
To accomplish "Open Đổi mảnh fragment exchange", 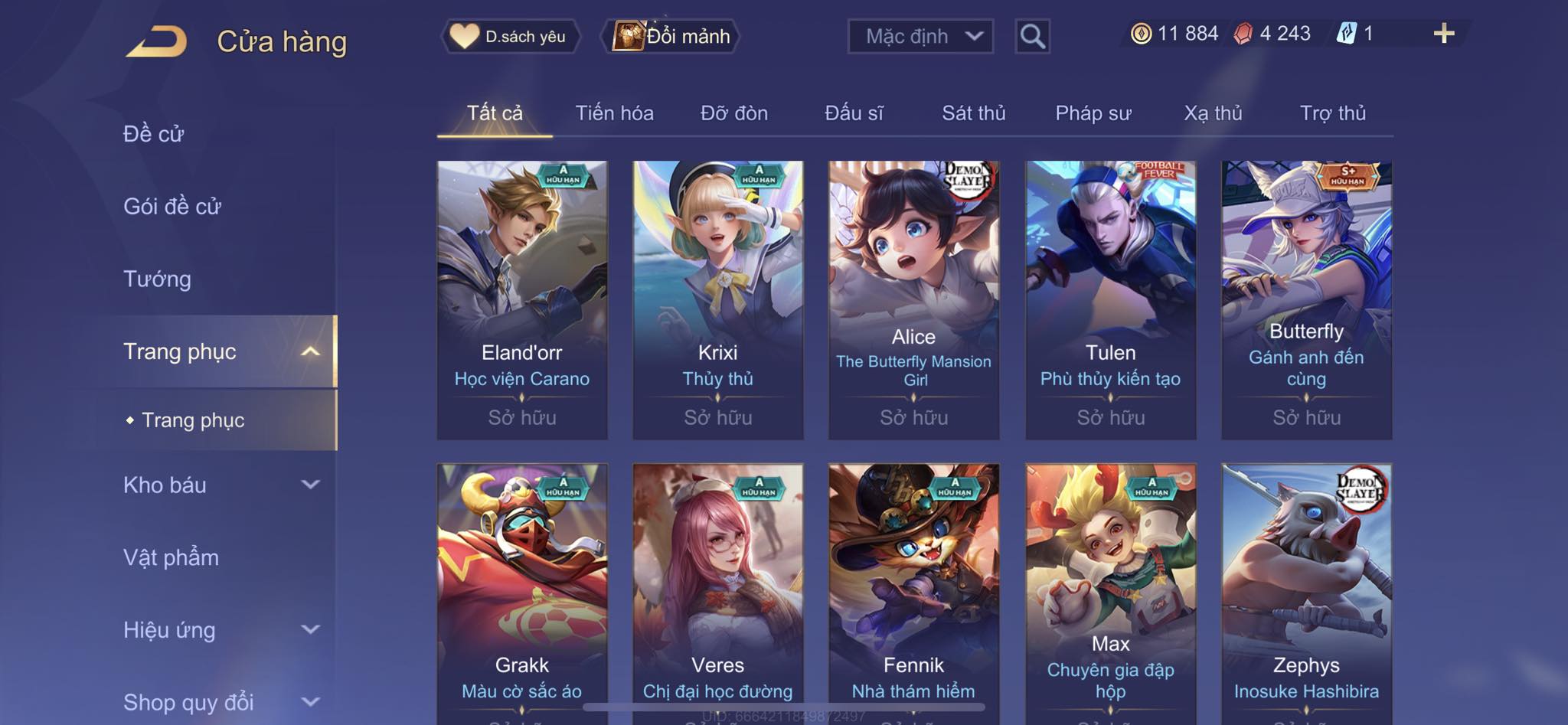I will click(671, 36).
